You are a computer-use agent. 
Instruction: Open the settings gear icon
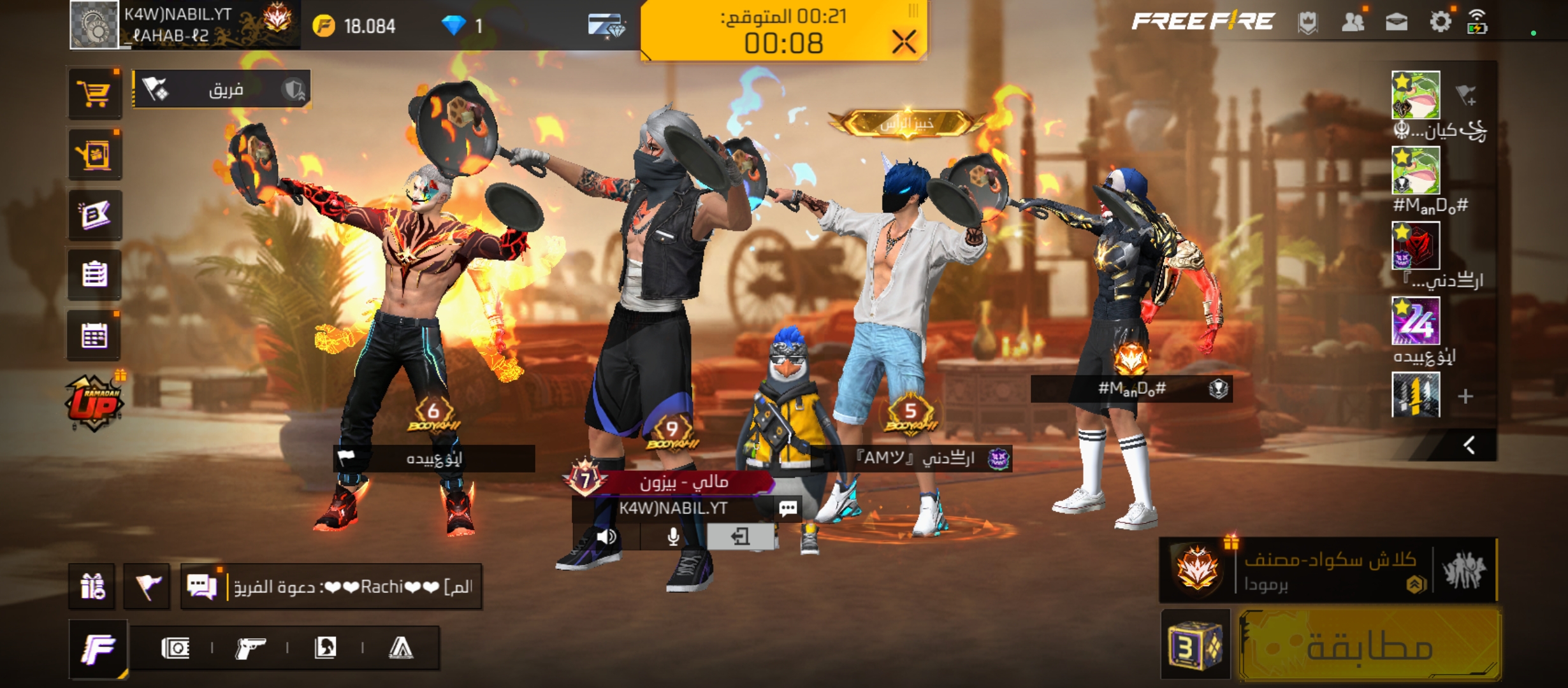click(x=1440, y=22)
